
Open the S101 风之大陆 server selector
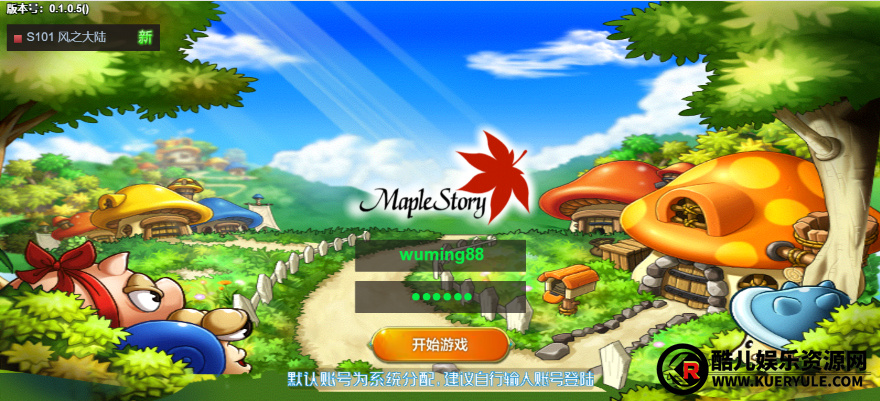point(83,38)
